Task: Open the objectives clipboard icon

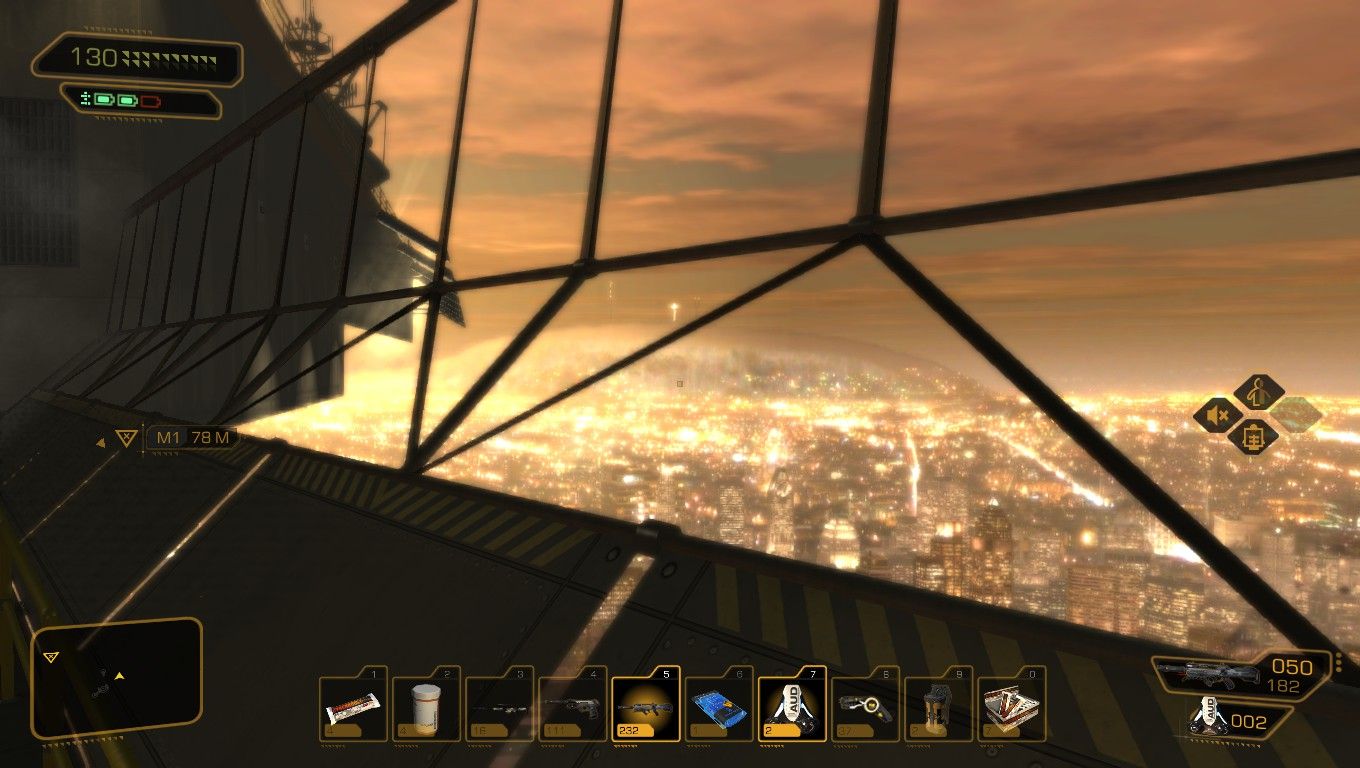Action: 1256,437
